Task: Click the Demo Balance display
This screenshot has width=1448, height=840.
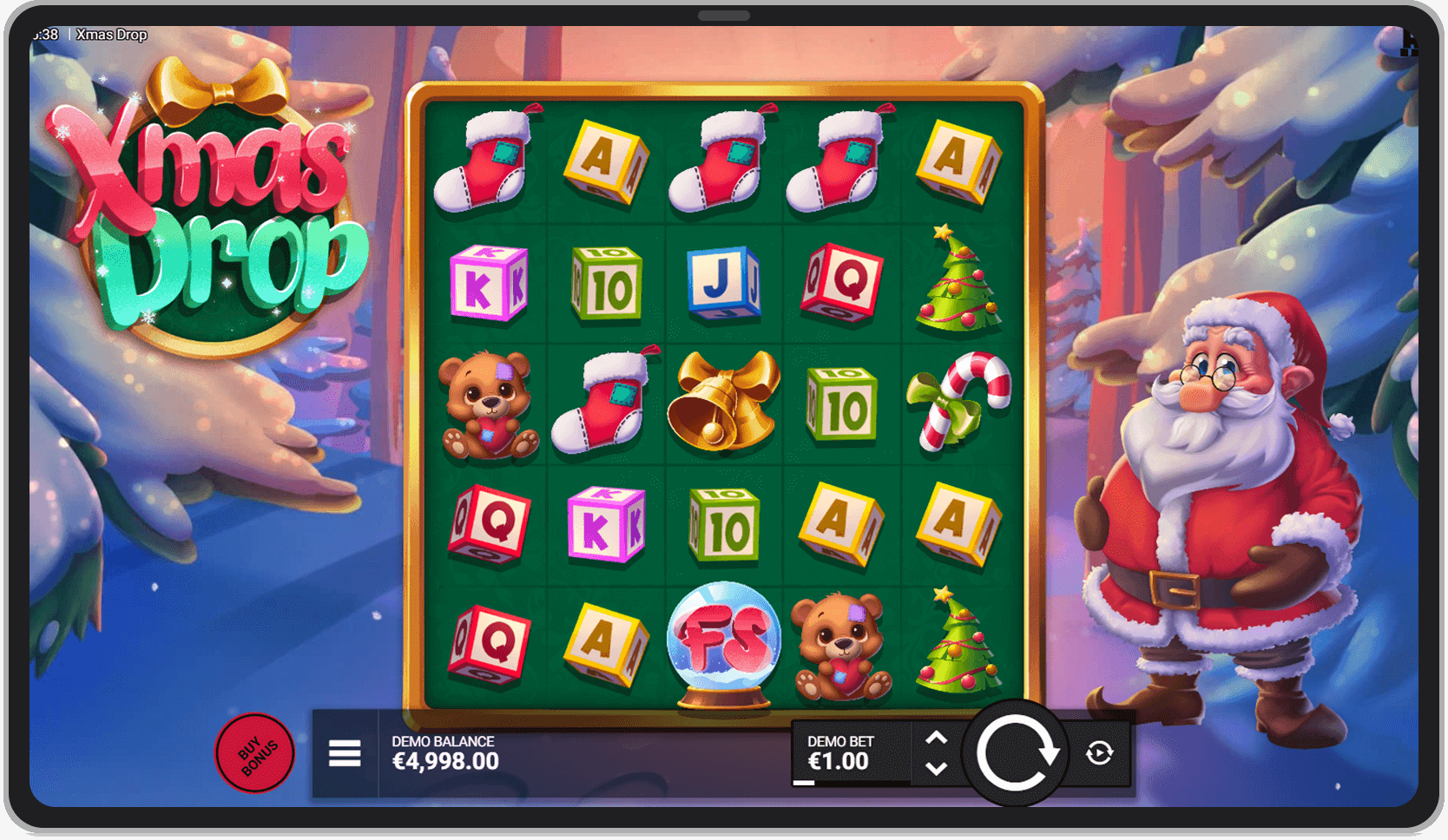Action: (443, 751)
